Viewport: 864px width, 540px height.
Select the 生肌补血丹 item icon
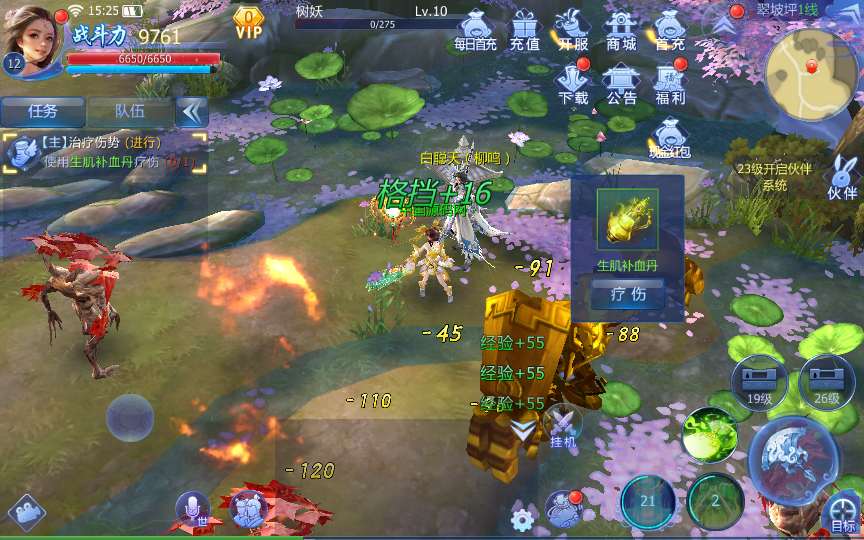pos(627,220)
